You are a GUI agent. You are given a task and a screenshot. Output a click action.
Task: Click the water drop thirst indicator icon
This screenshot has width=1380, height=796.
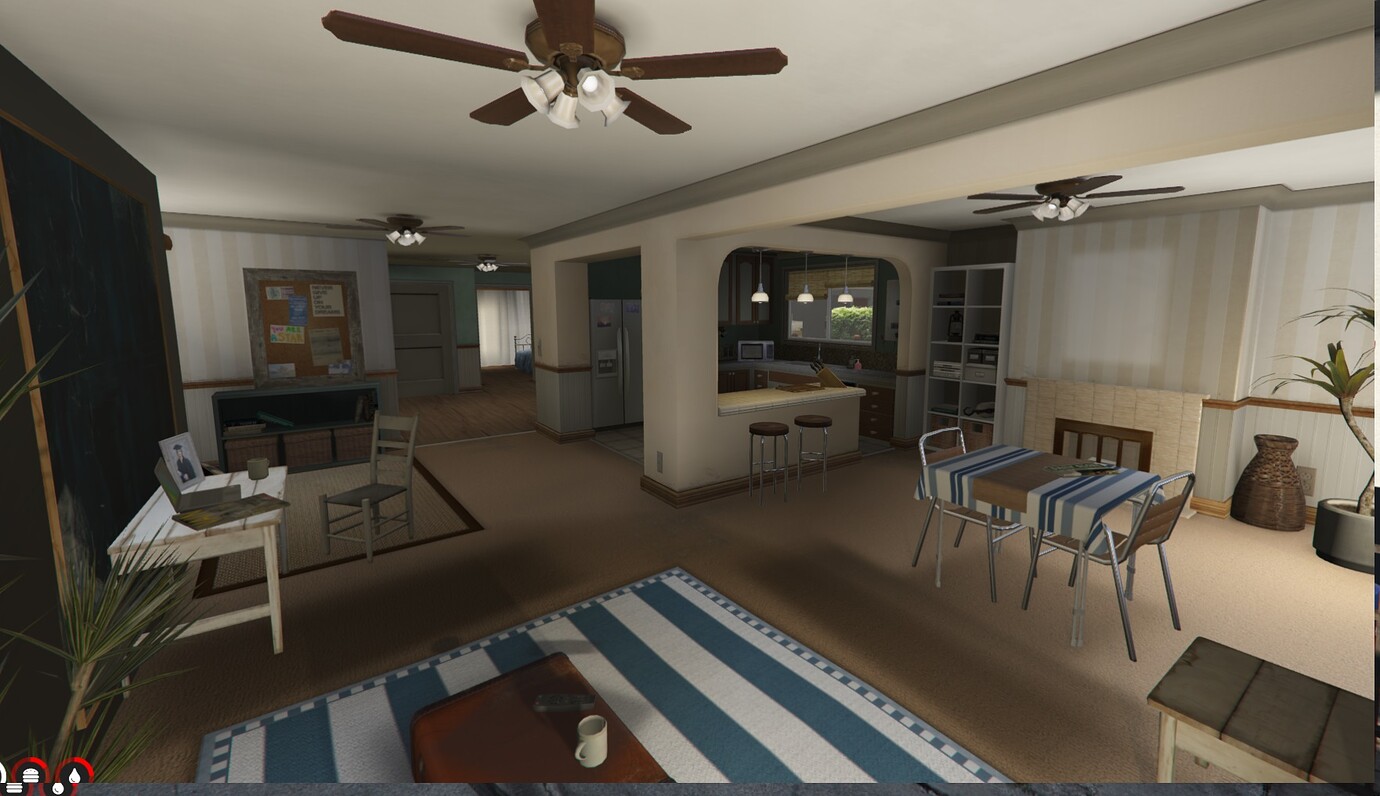click(x=75, y=774)
